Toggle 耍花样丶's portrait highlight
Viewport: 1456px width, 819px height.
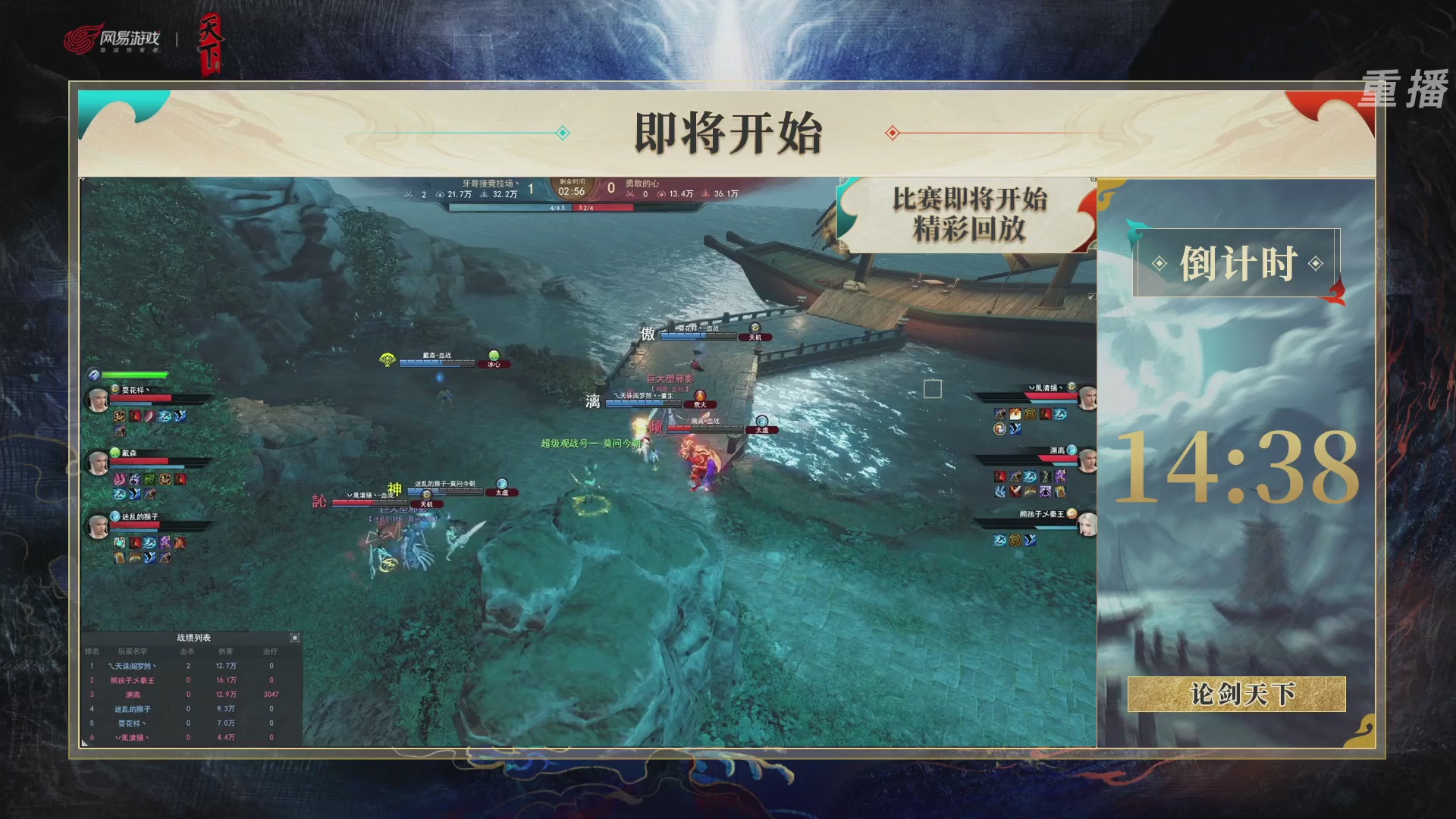tap(99, 399)
